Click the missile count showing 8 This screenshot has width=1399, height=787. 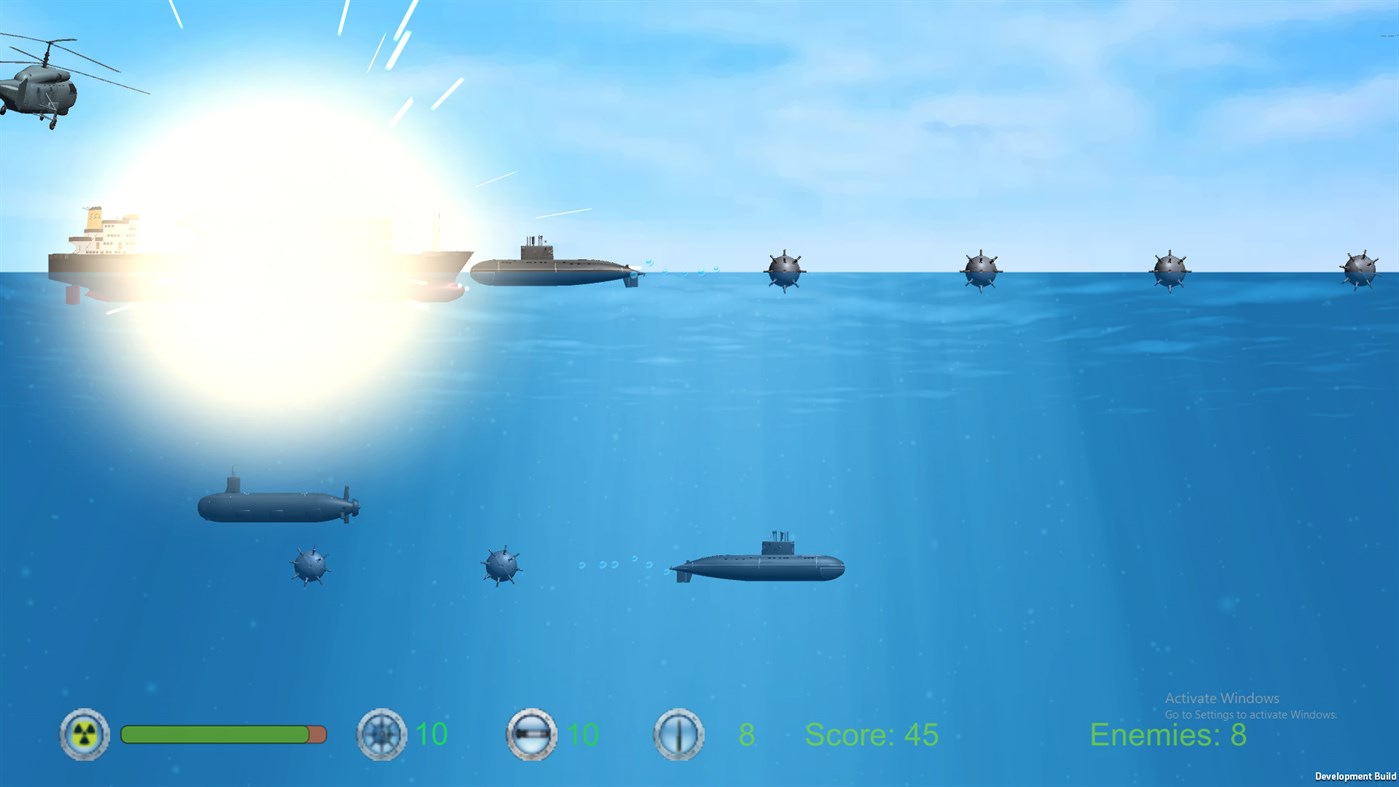(x=744, y=734)
